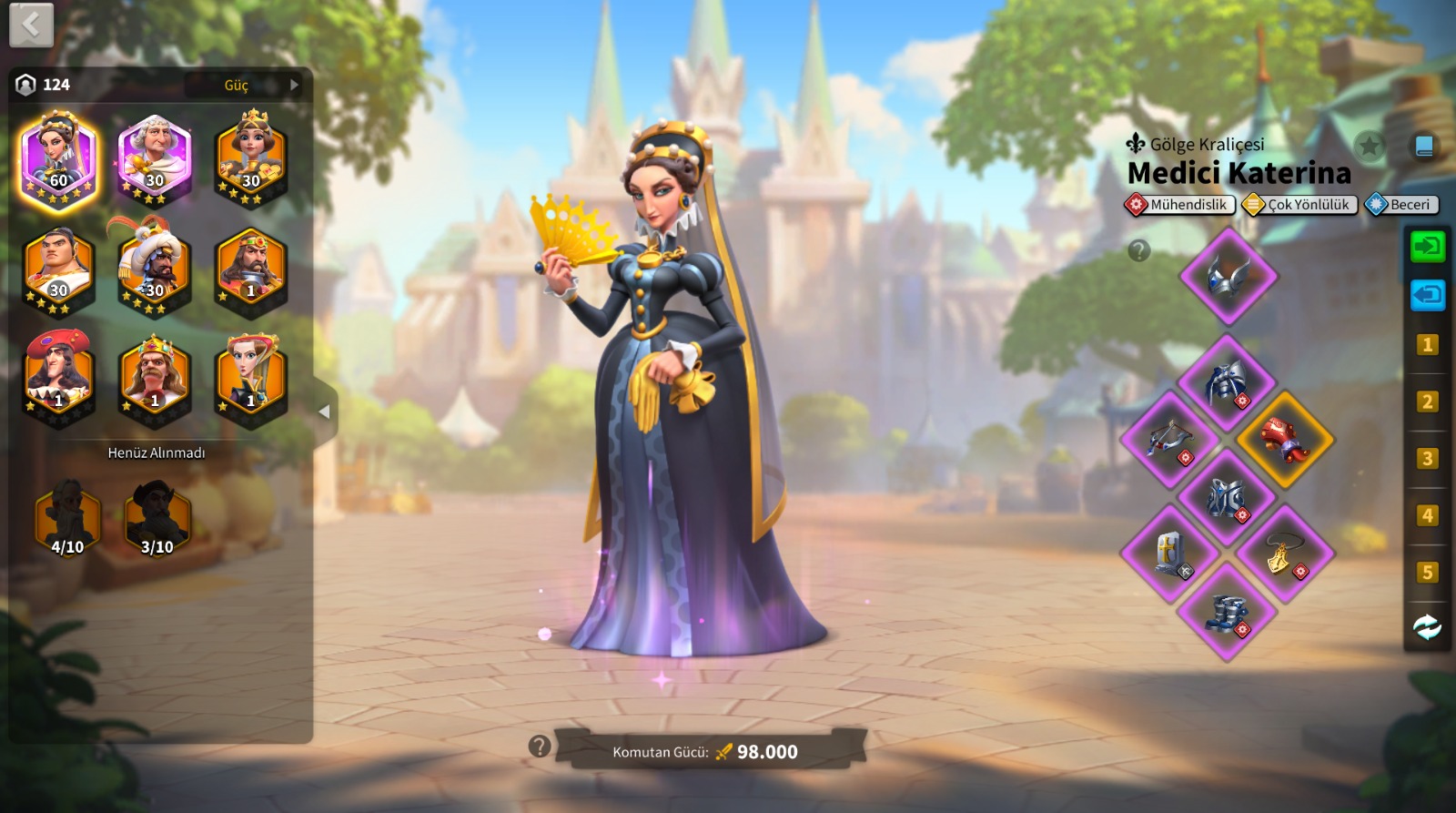The image size is (1456, 813).
Task: Open the blue book commander info
Action: coord(1424,146)
